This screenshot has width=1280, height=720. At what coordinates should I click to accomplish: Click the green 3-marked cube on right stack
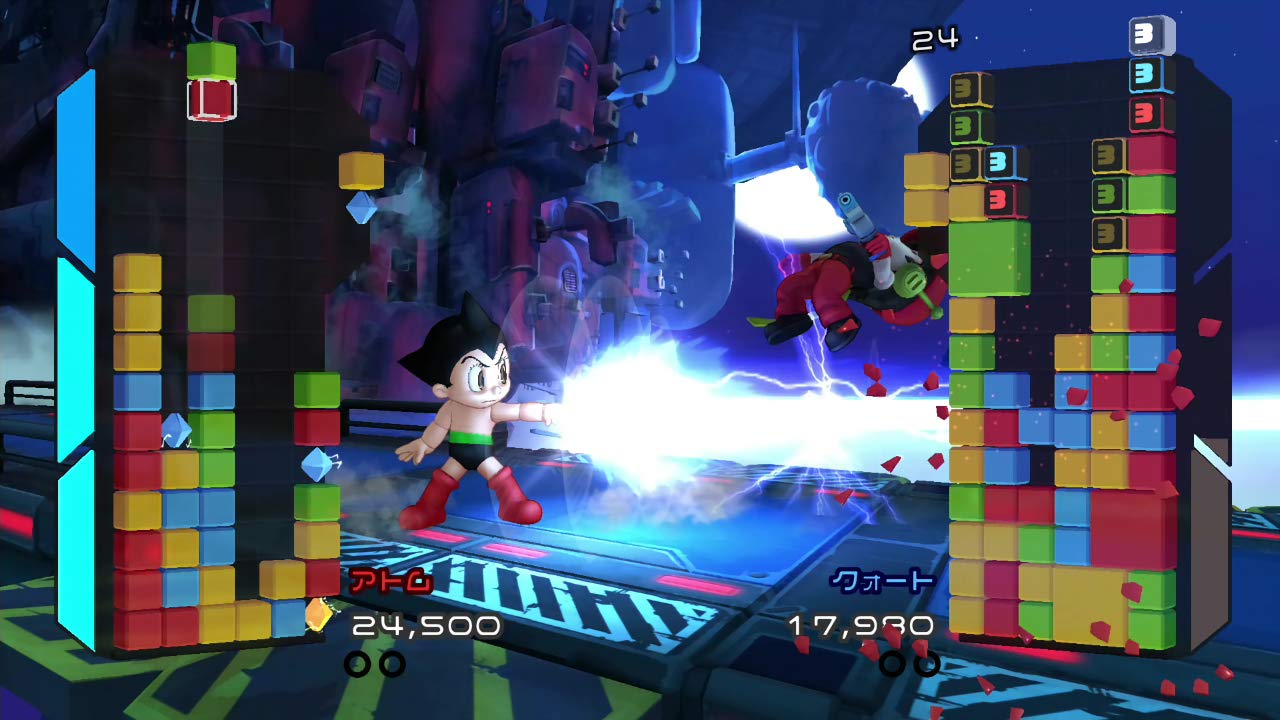[x=962, y=127]
